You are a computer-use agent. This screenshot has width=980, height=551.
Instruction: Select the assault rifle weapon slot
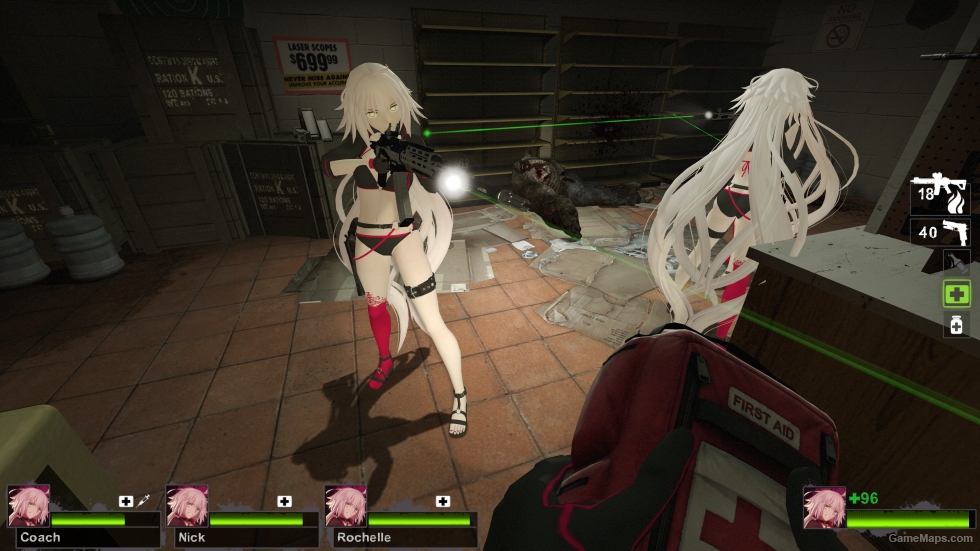tap(940, 194)
